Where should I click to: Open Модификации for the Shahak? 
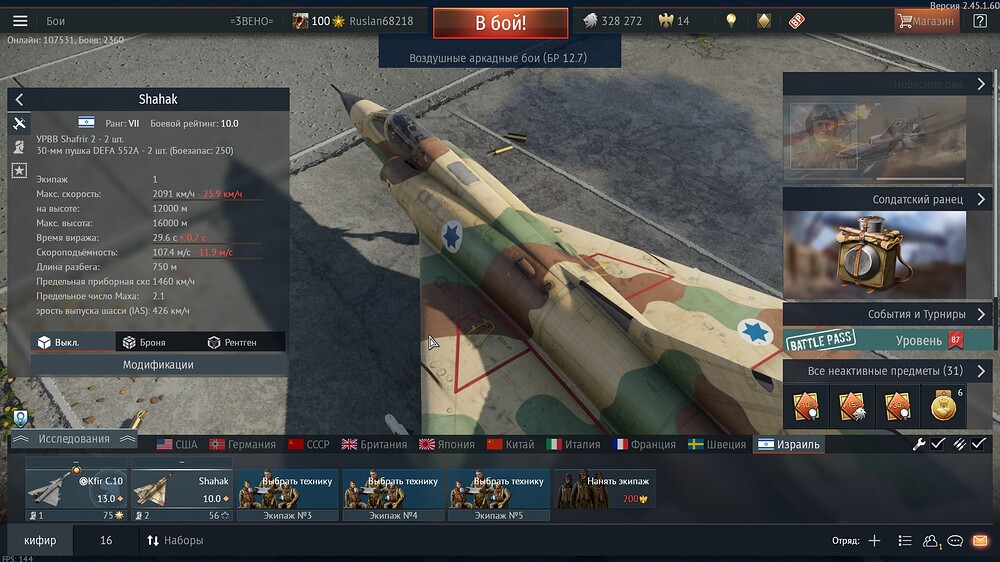(x=158, y=365)
